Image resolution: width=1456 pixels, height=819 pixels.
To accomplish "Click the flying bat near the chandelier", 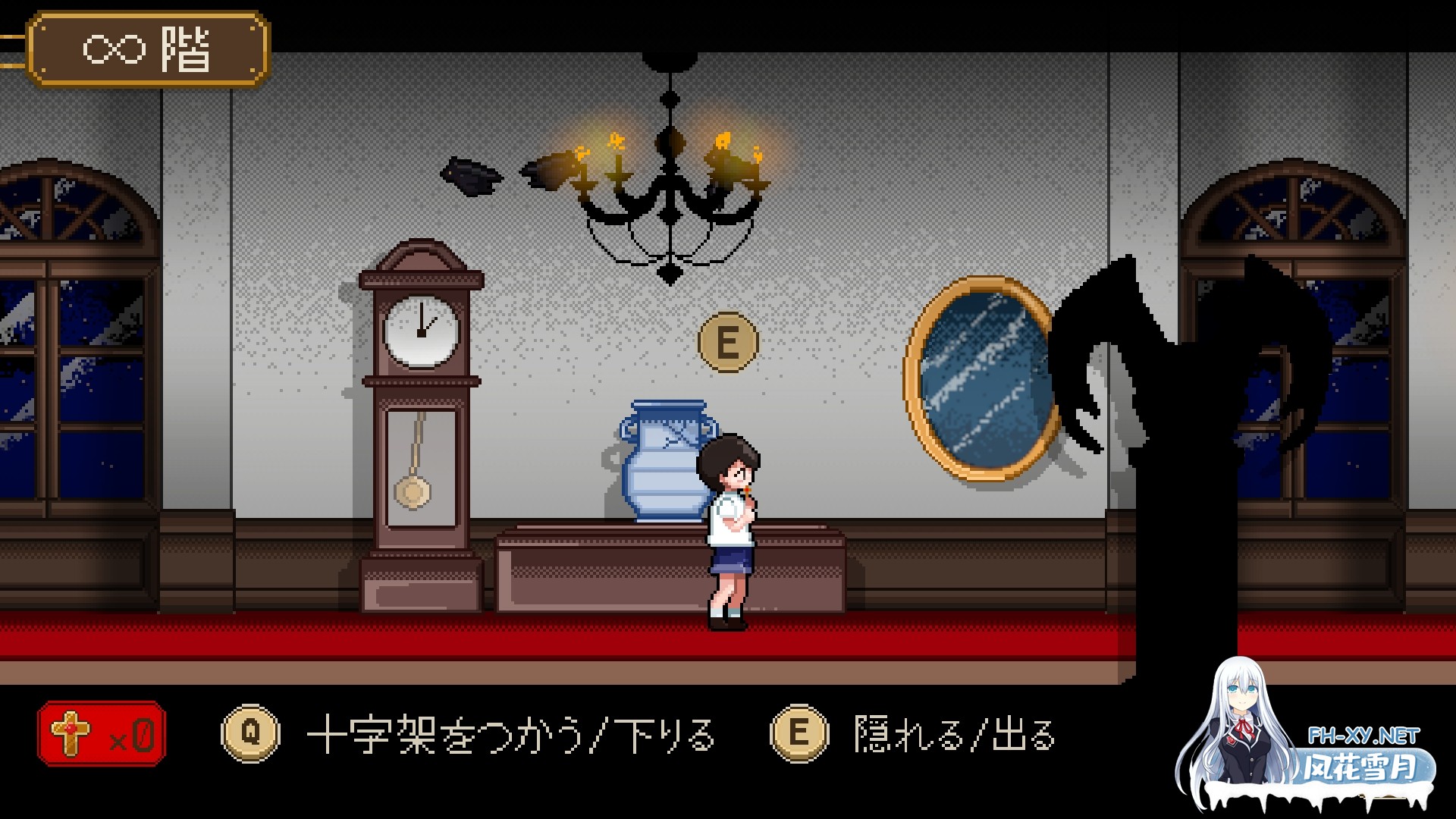I will 472,176.
